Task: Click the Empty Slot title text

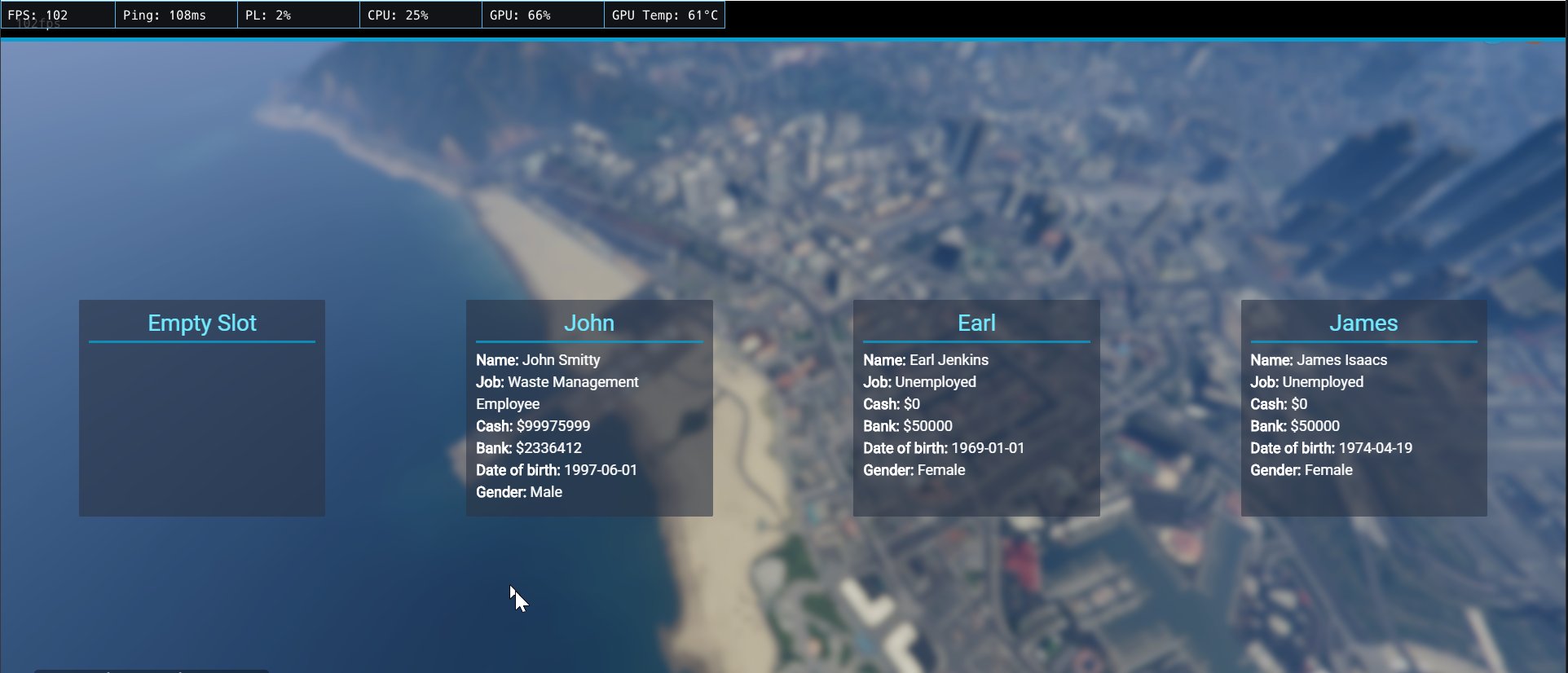Action: click(x=201, y=323)
